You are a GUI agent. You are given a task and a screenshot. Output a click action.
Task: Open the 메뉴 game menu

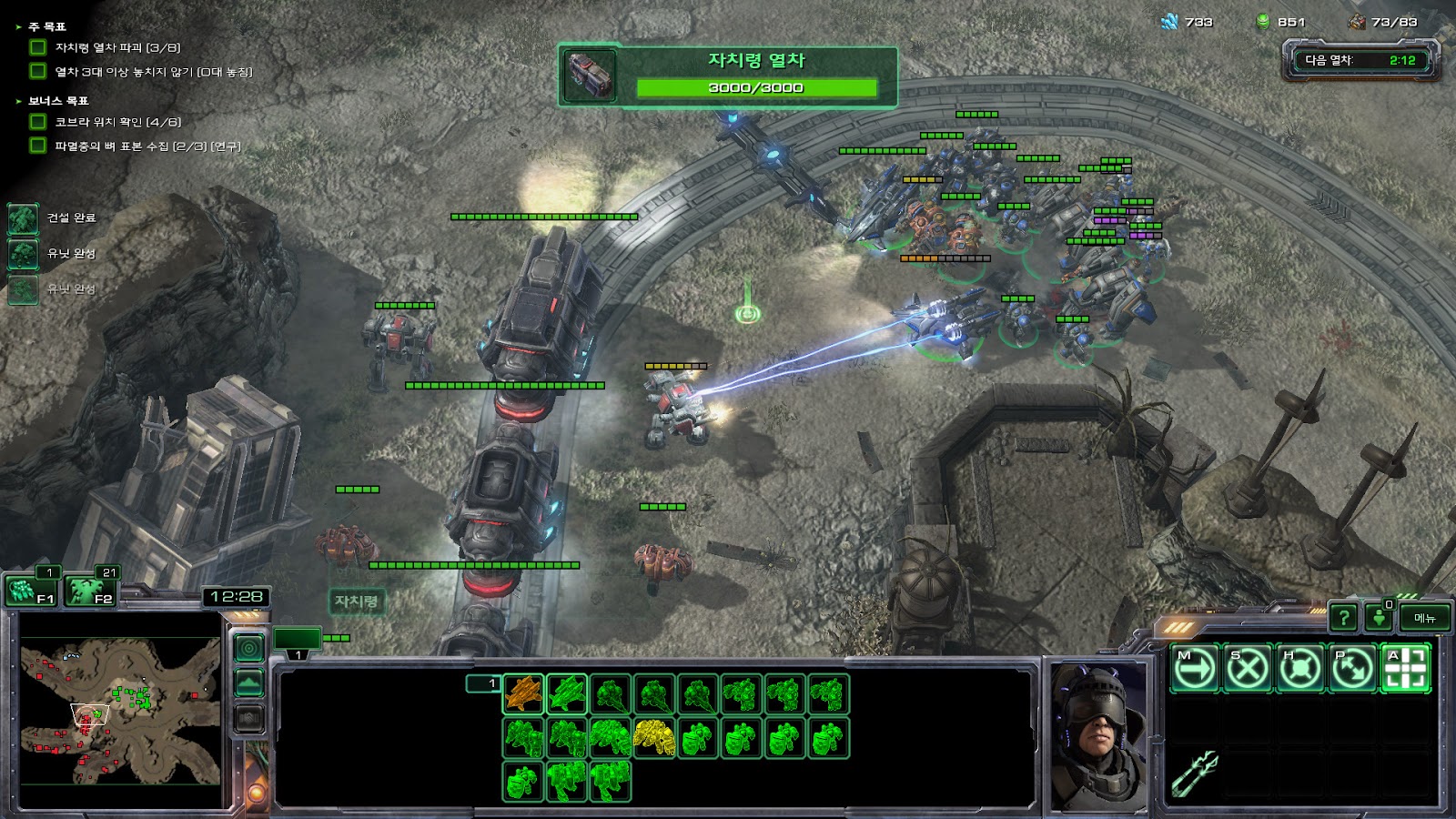(1425, 618)
